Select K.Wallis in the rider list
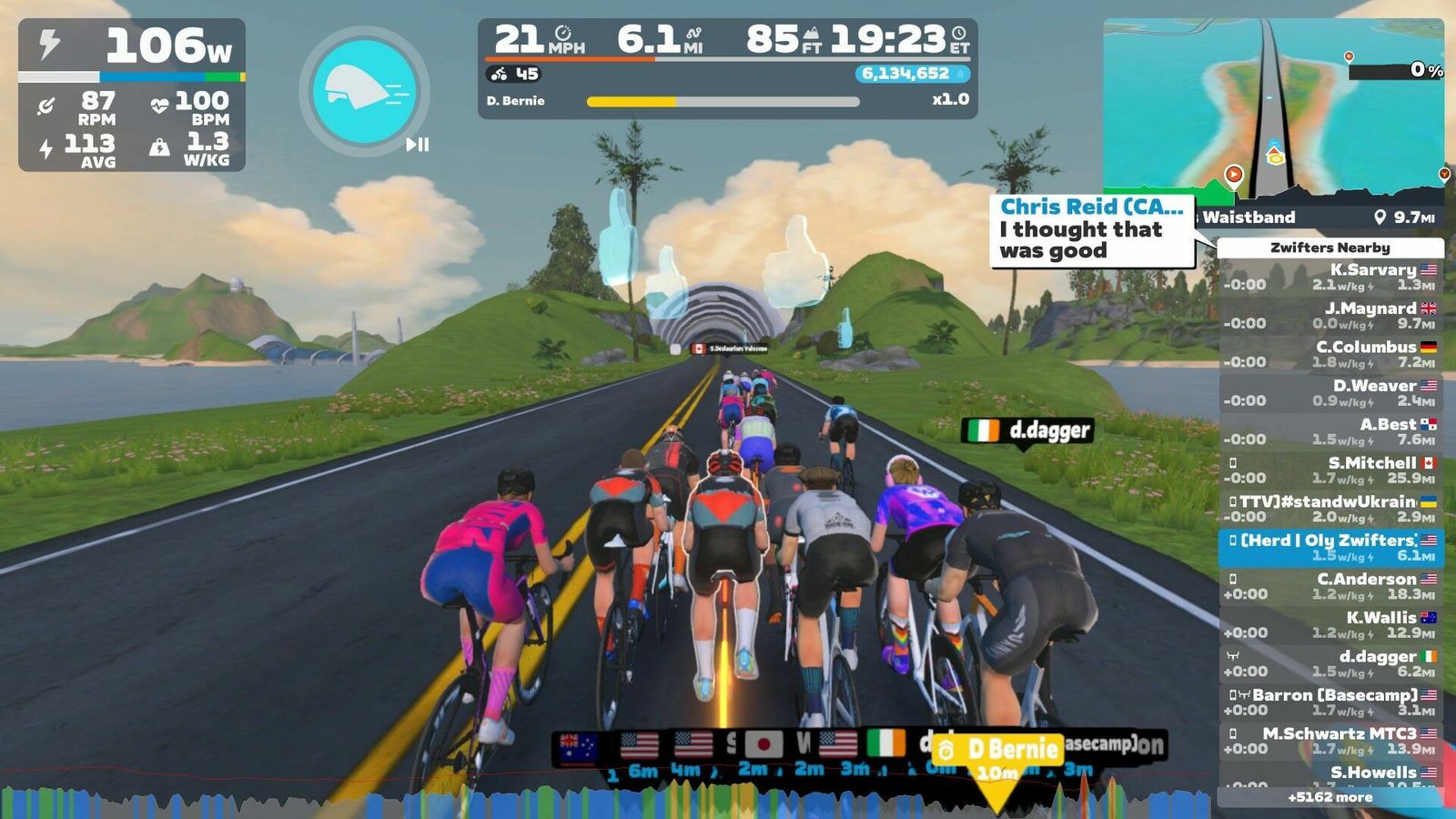This screenshot has width=1456, height=819. click(1330, 625)
